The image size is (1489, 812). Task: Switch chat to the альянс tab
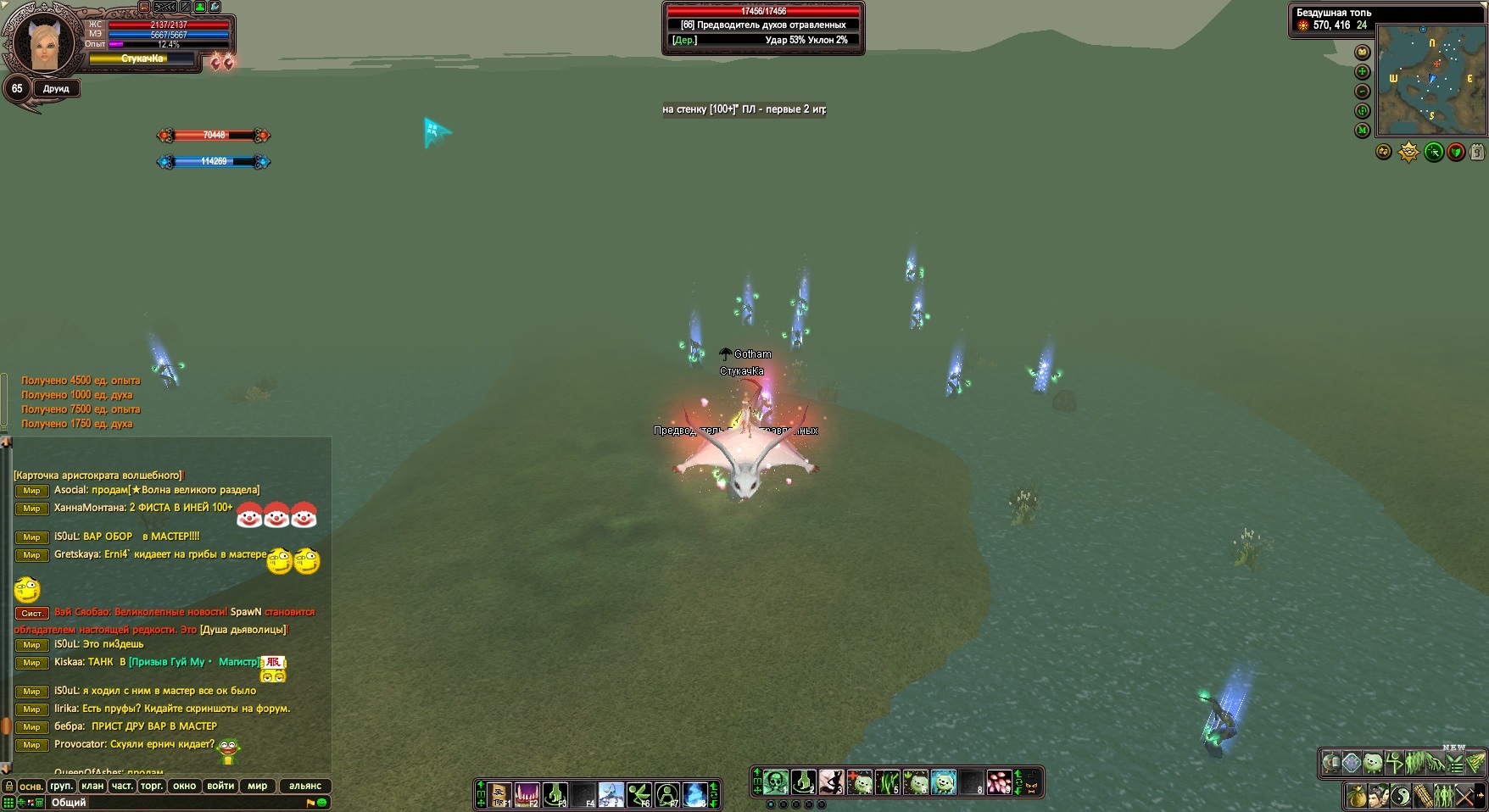(x=305, y=786)
